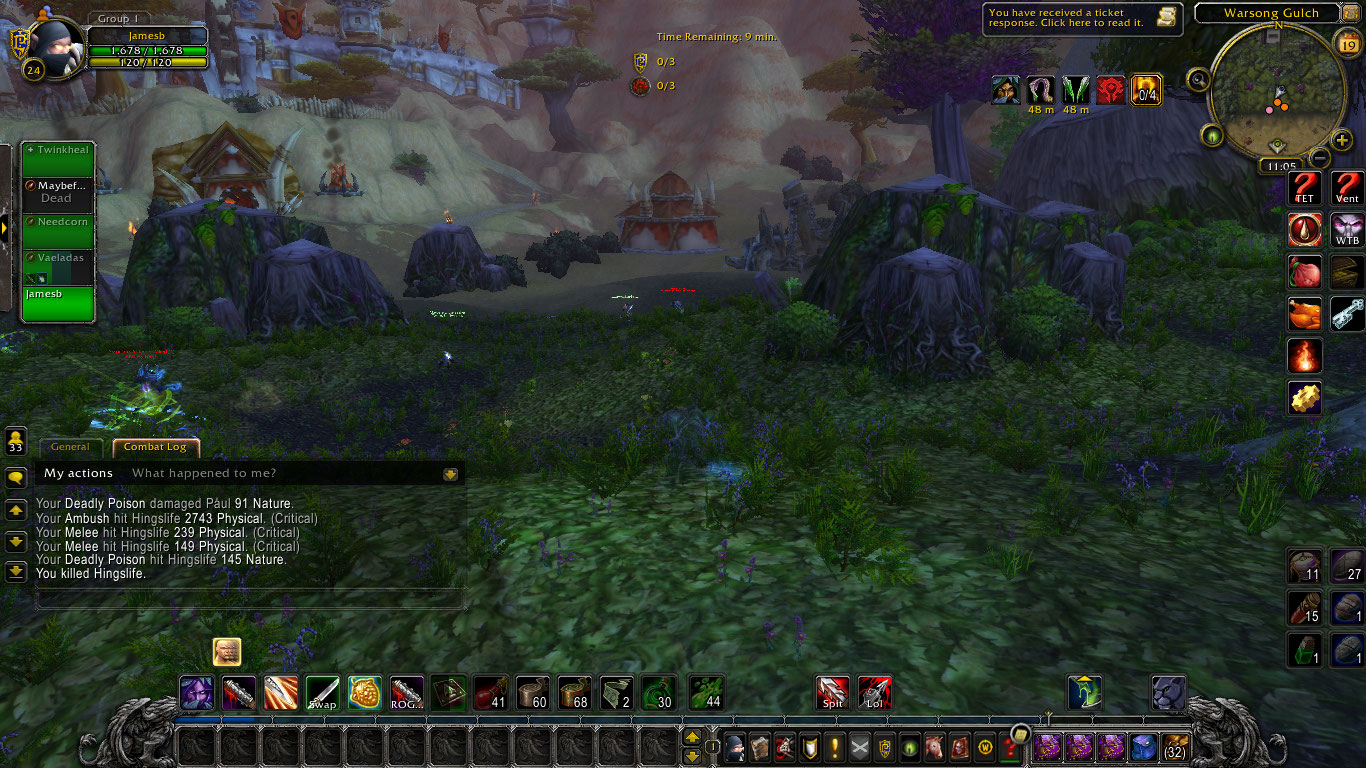This screenshot has width=1366, height=768.
Task: Open the Combat Log tab
Action: tap(155, 447)
